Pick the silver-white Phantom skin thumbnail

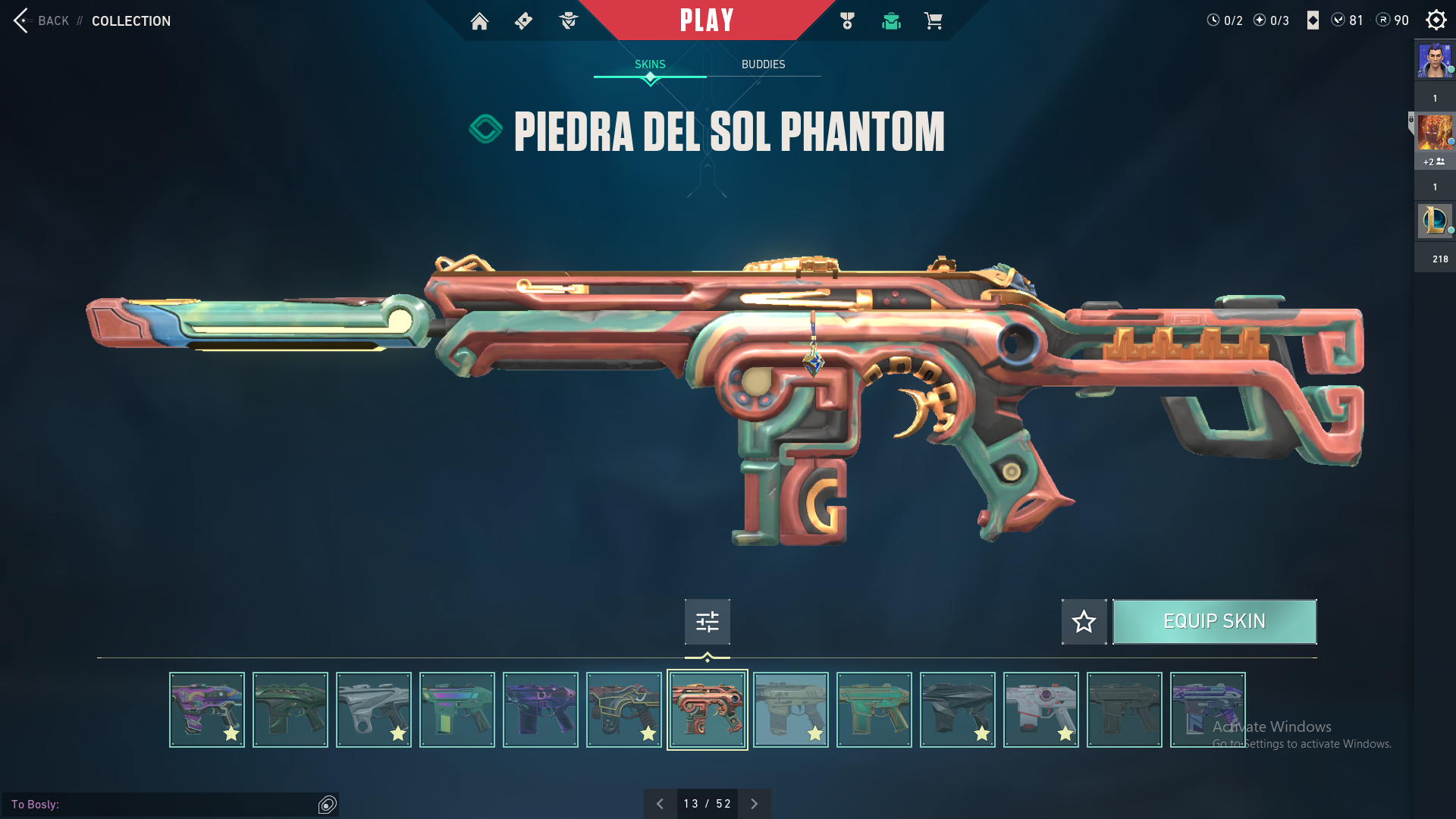click(373, 710)
